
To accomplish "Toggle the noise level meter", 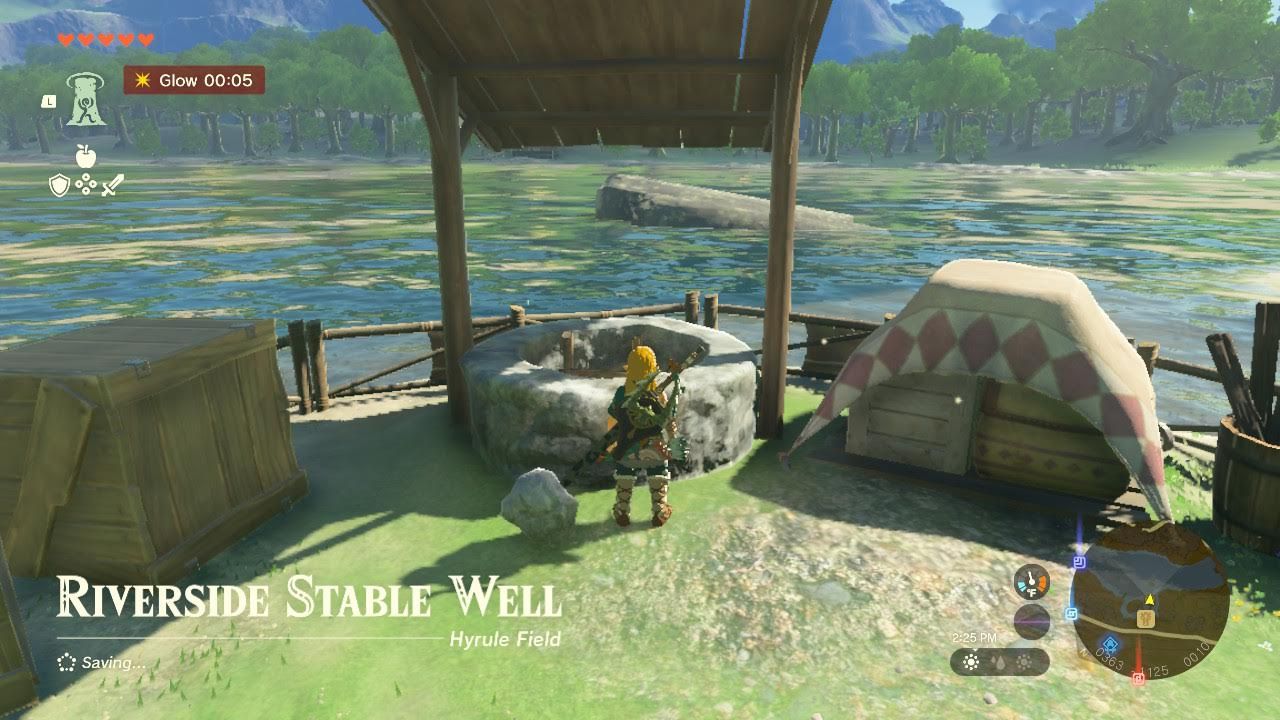I will click(1032, 623).
